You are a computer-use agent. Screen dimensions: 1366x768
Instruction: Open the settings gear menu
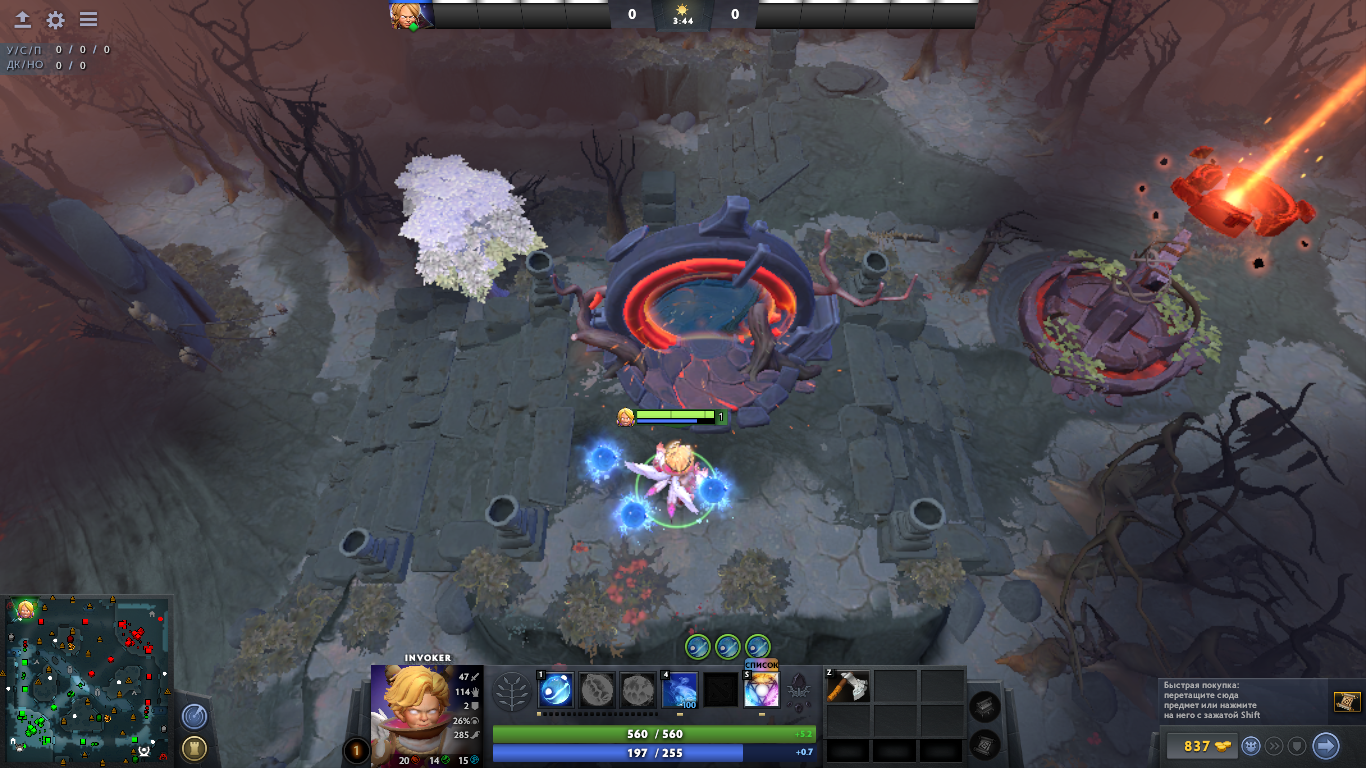coord(56,20)
